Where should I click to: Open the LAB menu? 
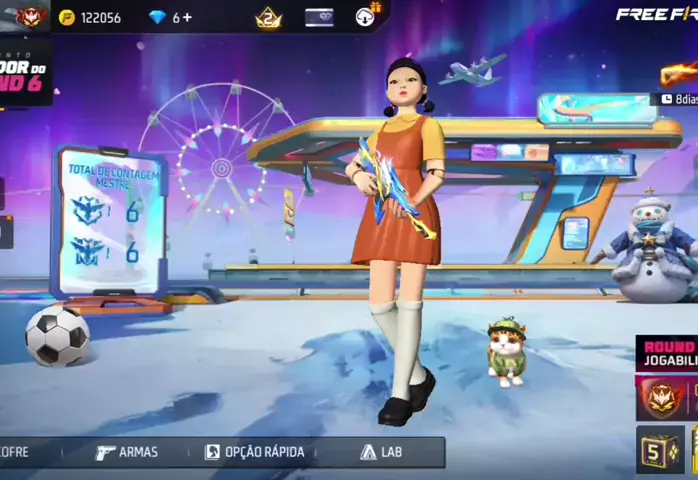(381, 452)
